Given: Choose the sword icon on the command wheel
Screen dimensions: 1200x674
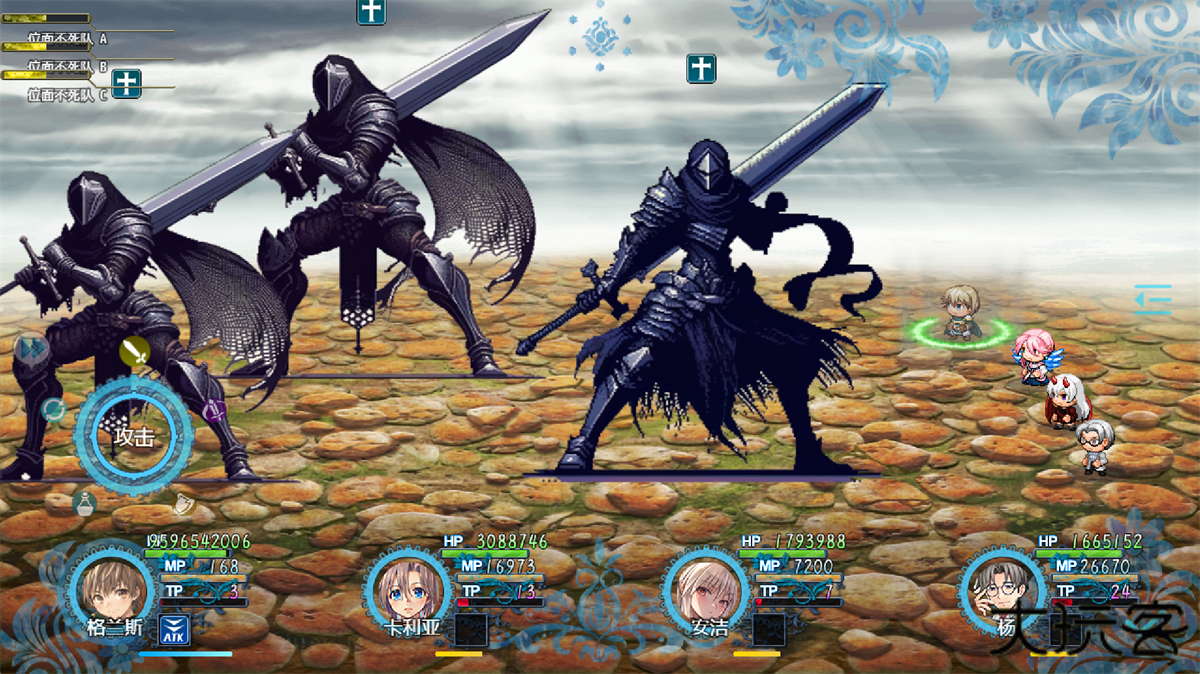Looking at the screenshot, I should pyautogui.click(x=135, y=352).
